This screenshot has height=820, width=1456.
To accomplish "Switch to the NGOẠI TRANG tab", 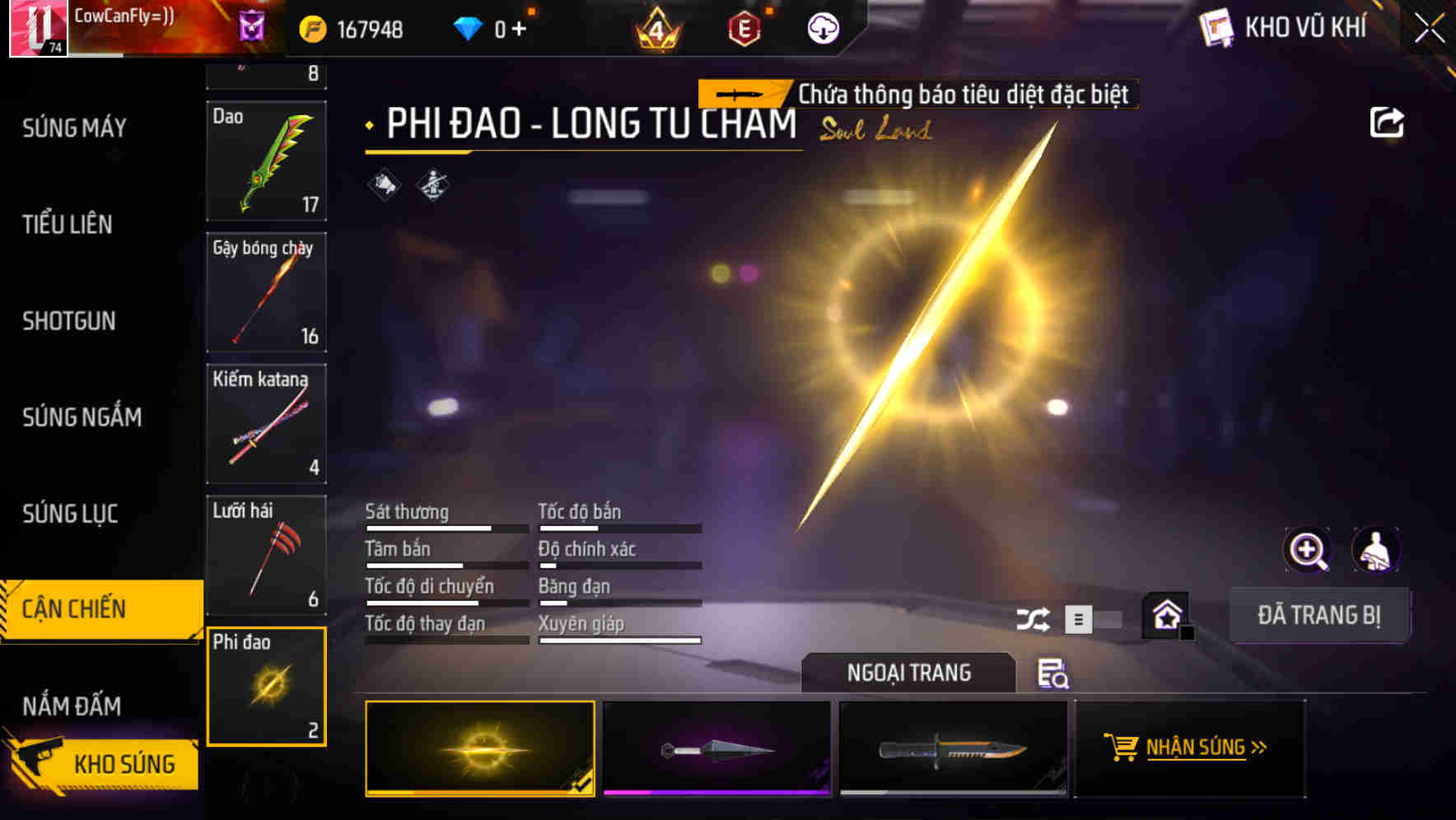I will click(908, 673).
